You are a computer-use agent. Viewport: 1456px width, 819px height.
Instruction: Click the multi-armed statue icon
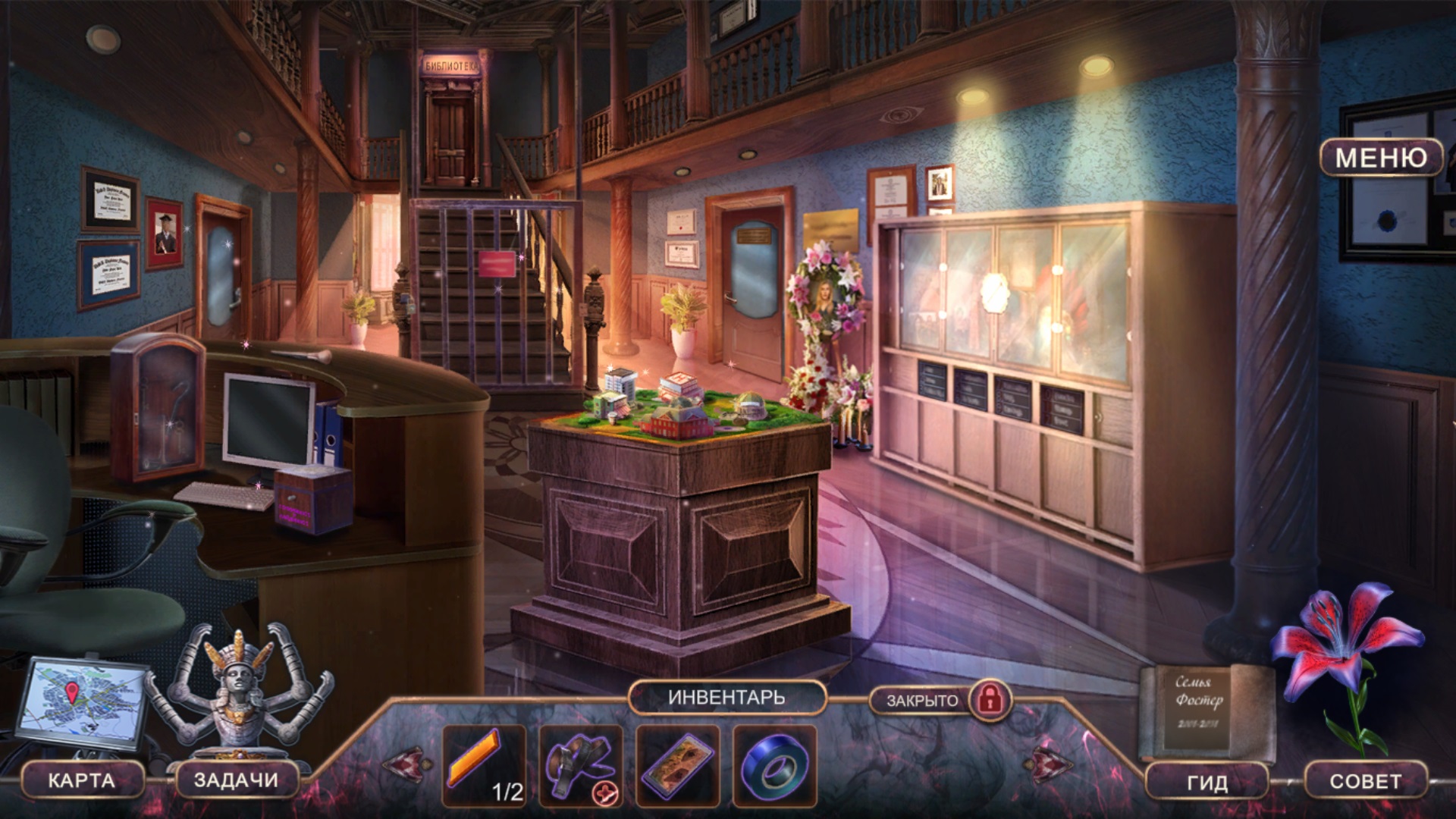pos(240,692)
